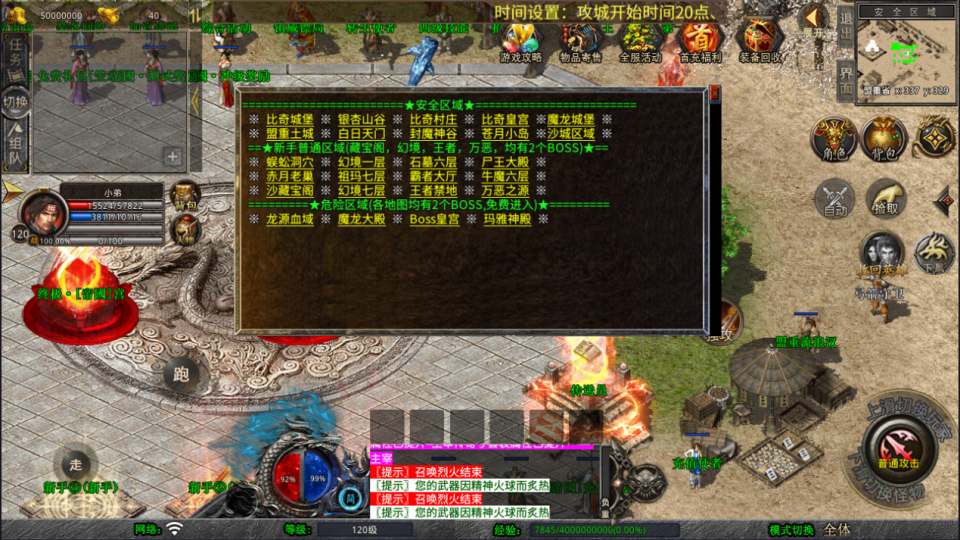Choose the 玛雅神殿 destination
Screen dimensions: 960x540
pyautogui.click(x=506, y=219)
